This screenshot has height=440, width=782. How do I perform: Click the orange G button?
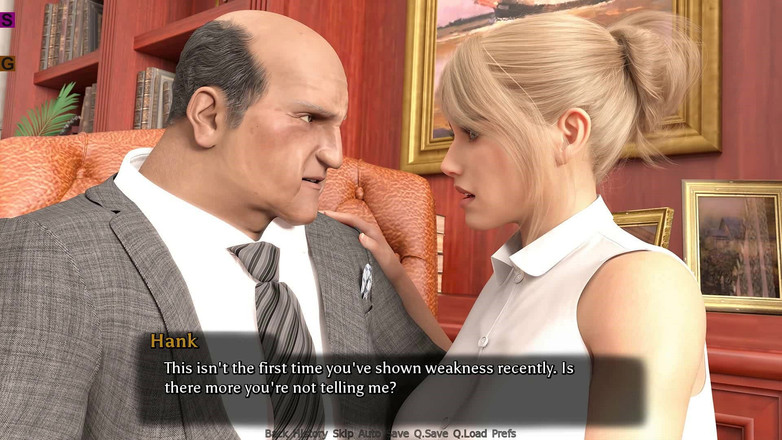point(6,63)
